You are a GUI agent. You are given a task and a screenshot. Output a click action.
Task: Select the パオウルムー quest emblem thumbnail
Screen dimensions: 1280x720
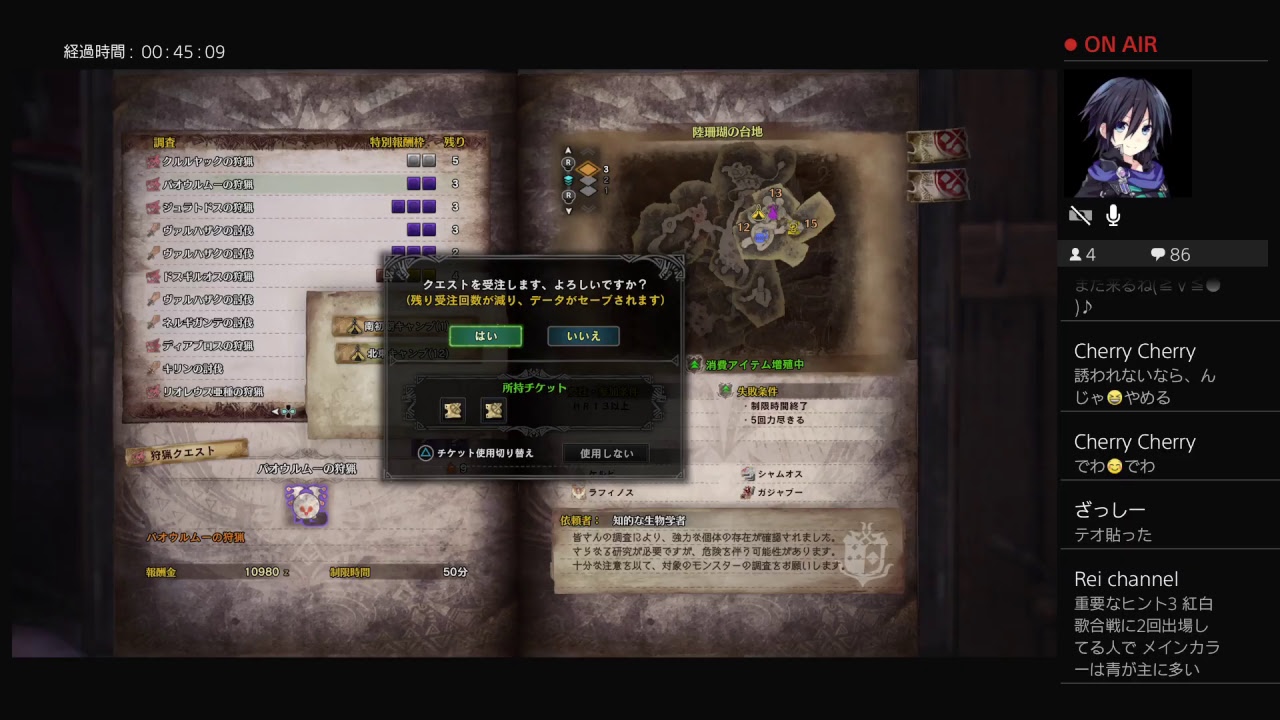click(308, 506)
